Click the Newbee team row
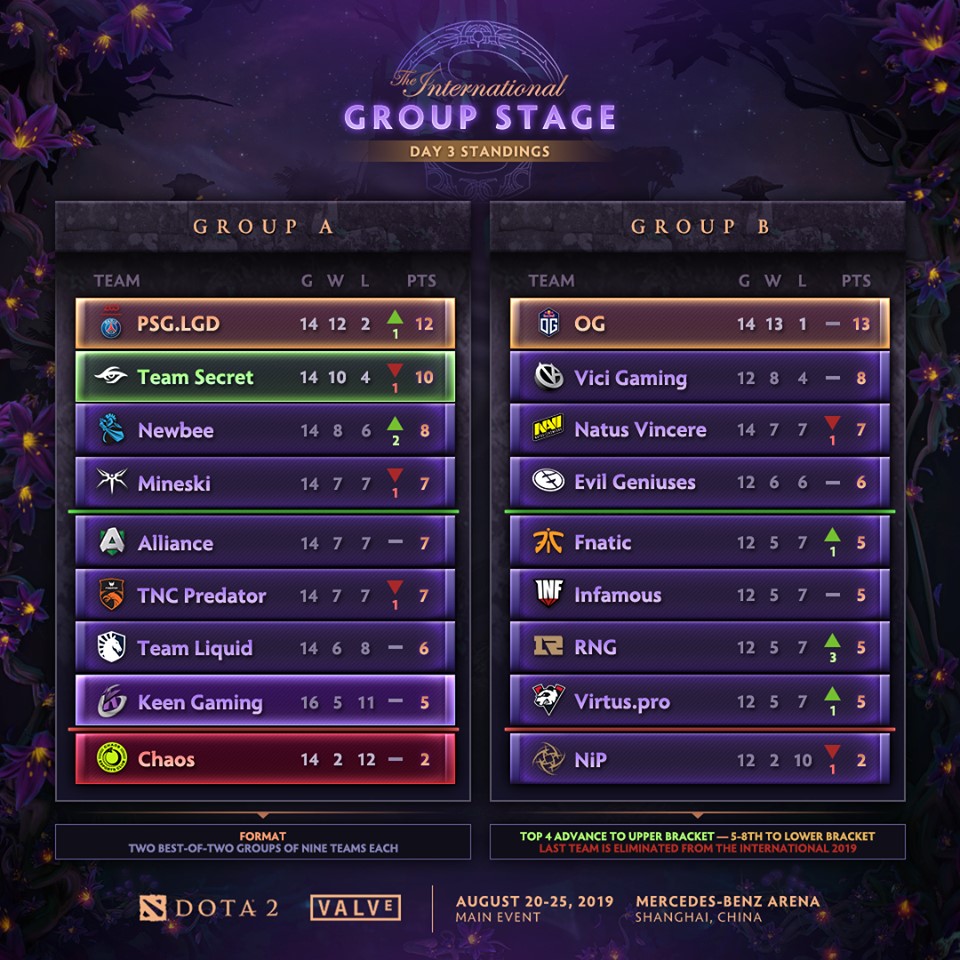Screen dimensions: 960x960 pyautogui.click(x=265, y=430)
